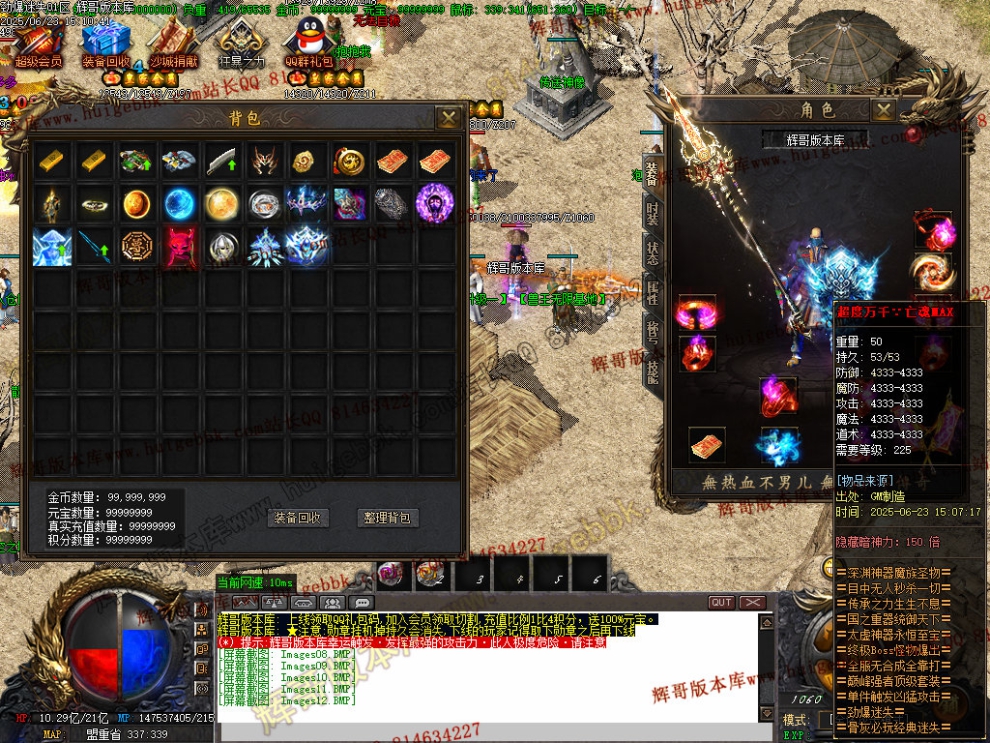This screenshot has height=743, width=990.
Task: Open the blue gift box 装备回收 icon
Action: (106, 45)
